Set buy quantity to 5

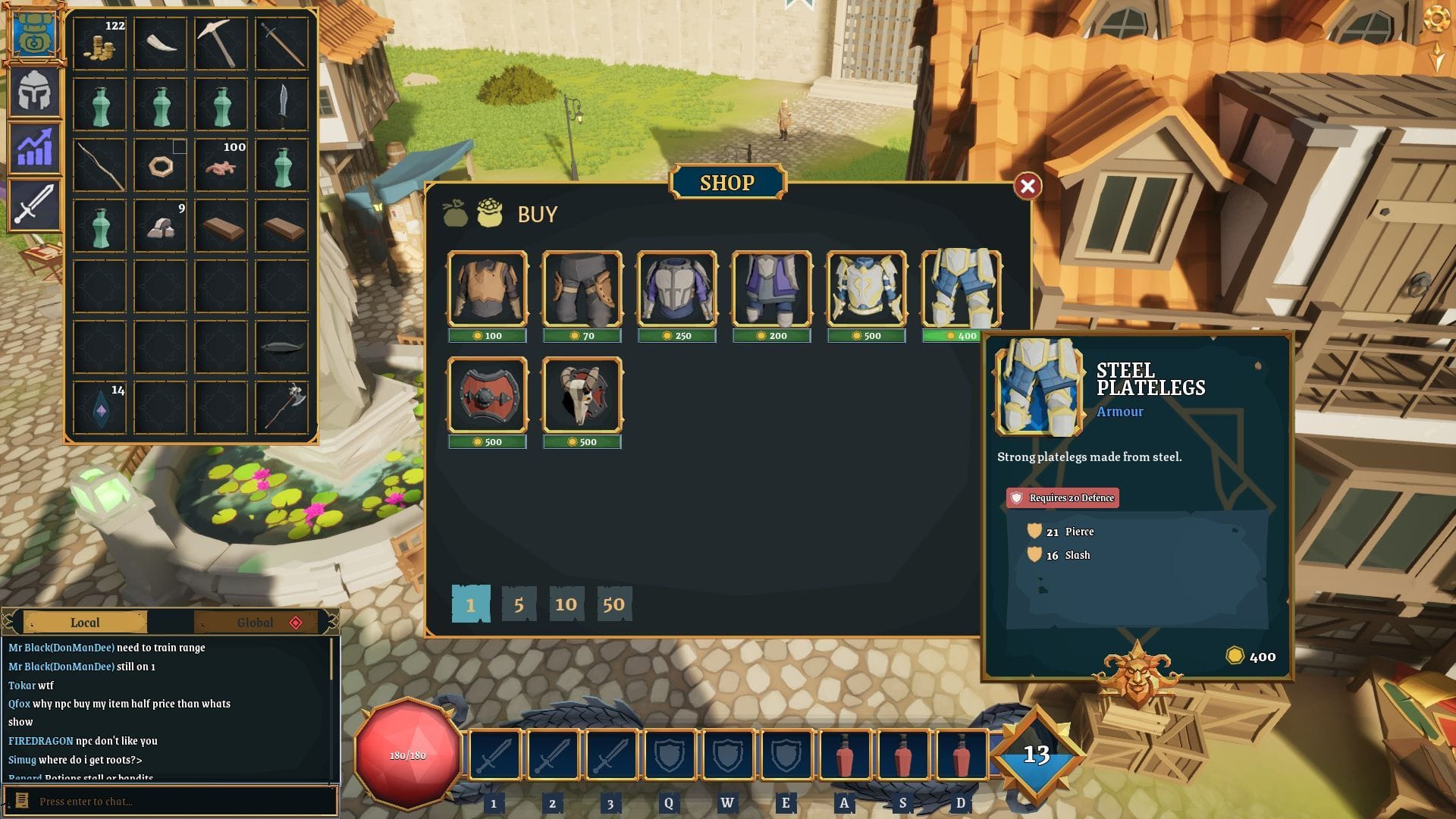(518, 604)
